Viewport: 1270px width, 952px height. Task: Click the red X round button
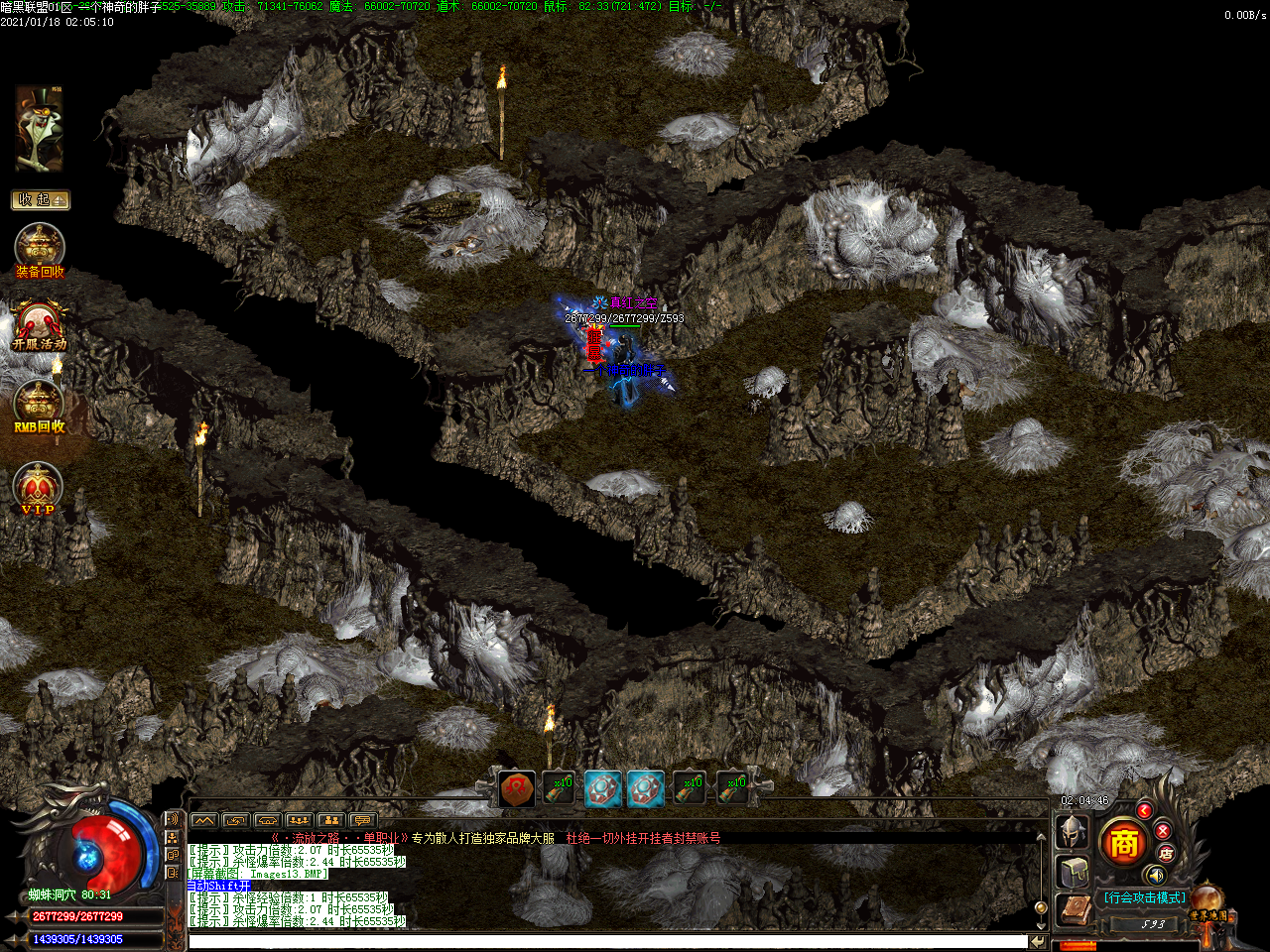(x=1163, y=831)
